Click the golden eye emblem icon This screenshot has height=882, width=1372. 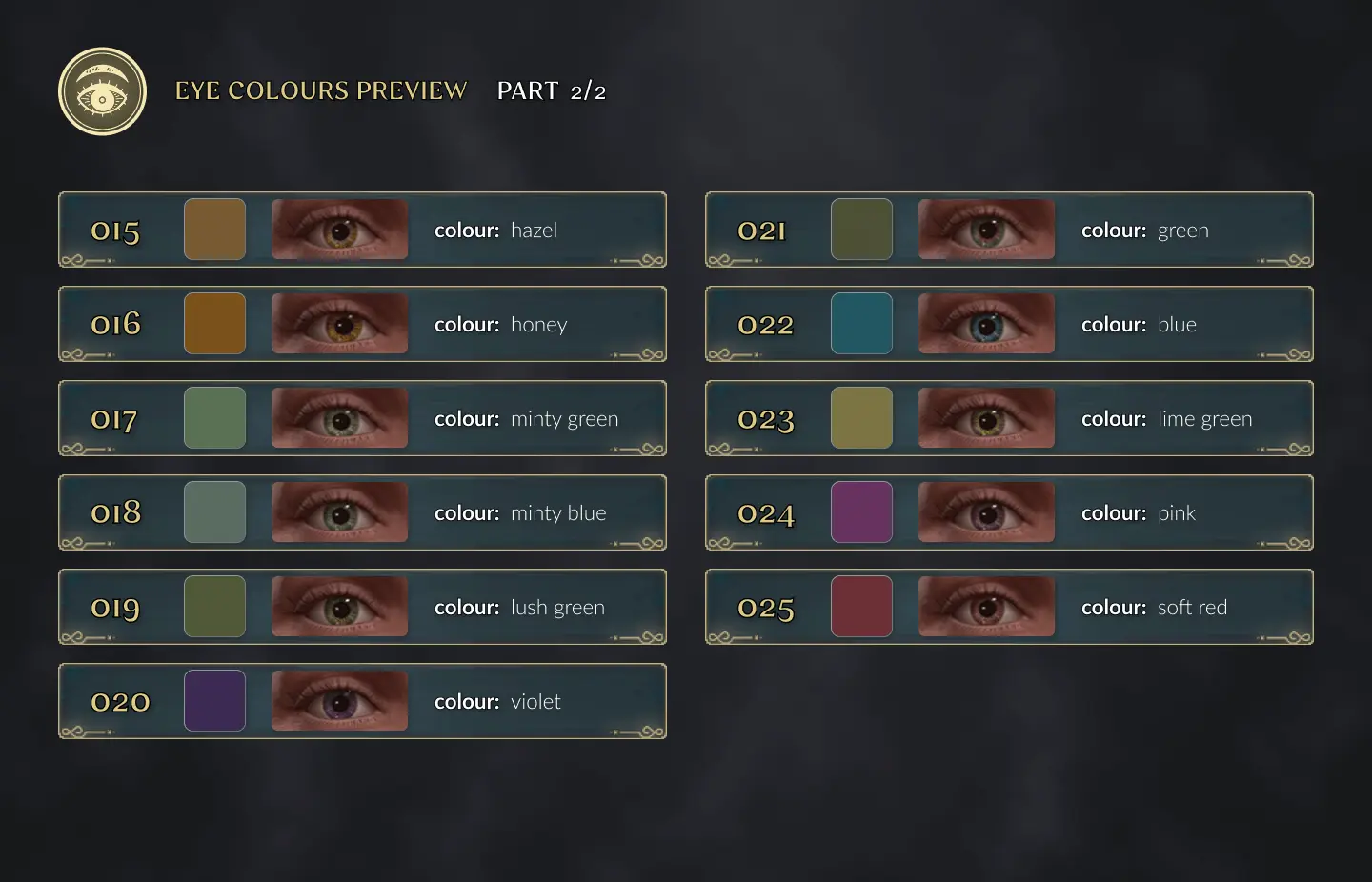click(102, 91)
